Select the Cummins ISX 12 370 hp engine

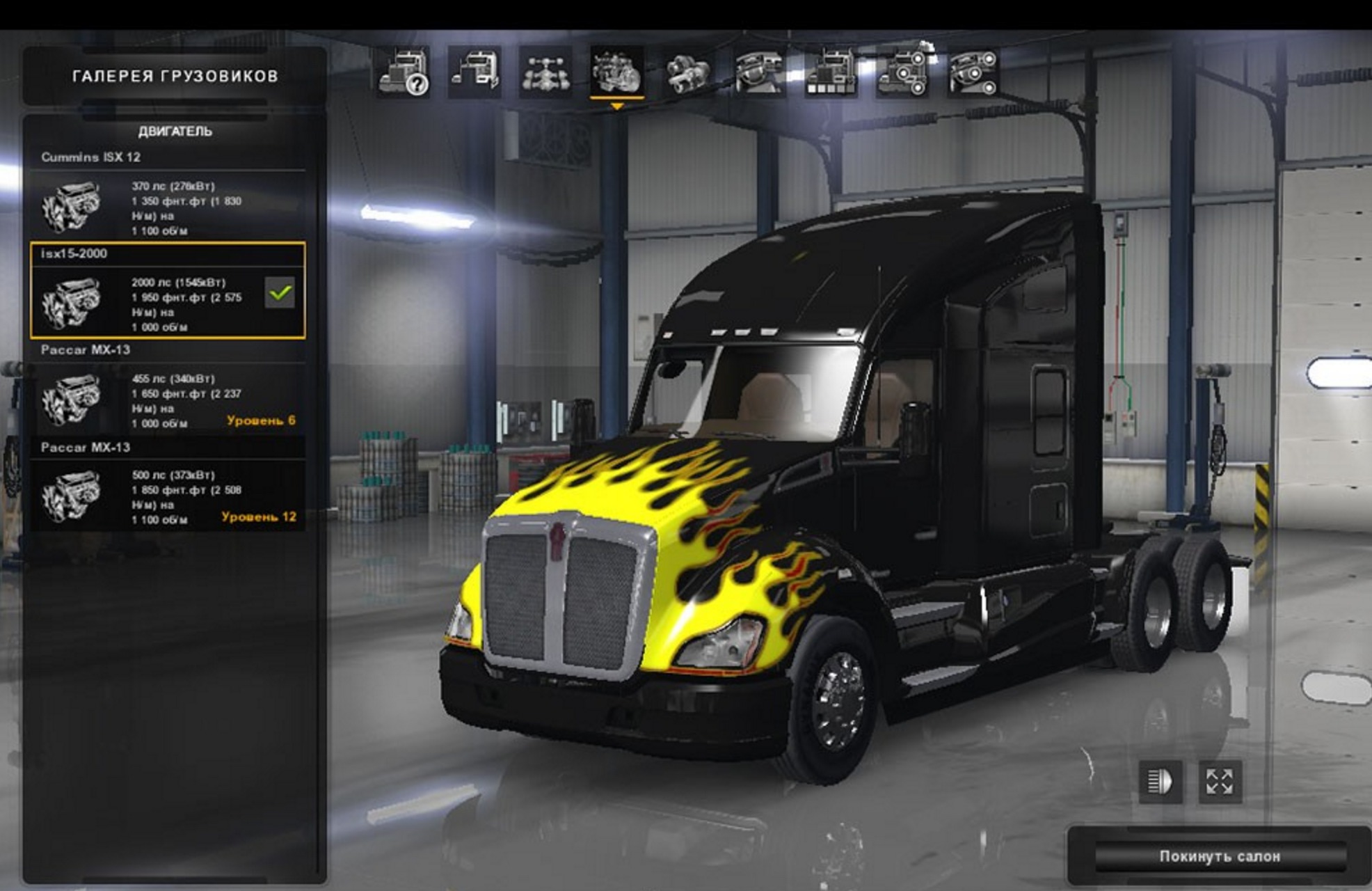pyautogui.click(x=167, y=207)
